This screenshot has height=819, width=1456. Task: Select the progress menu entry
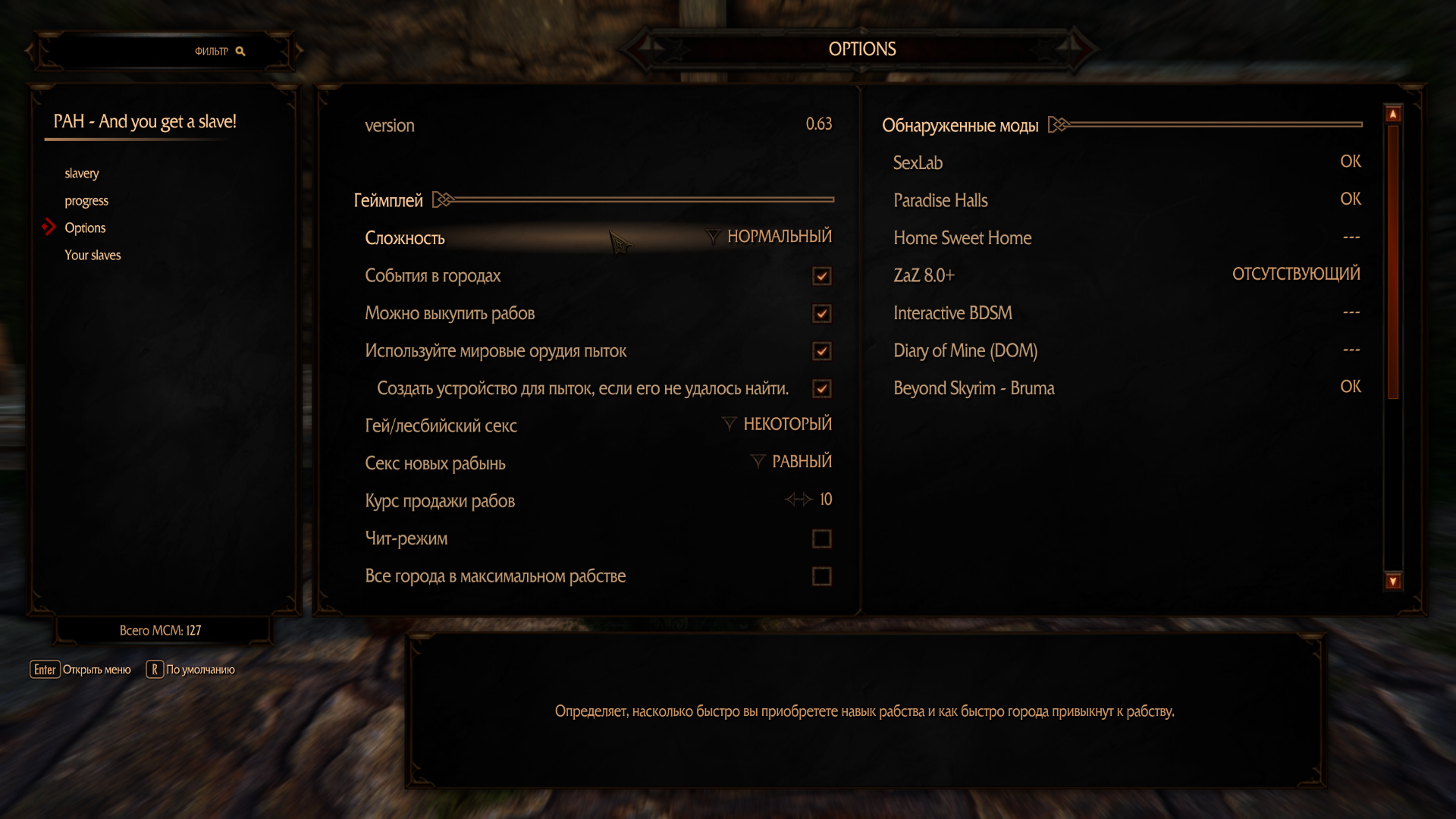click(x=86, y=200)
